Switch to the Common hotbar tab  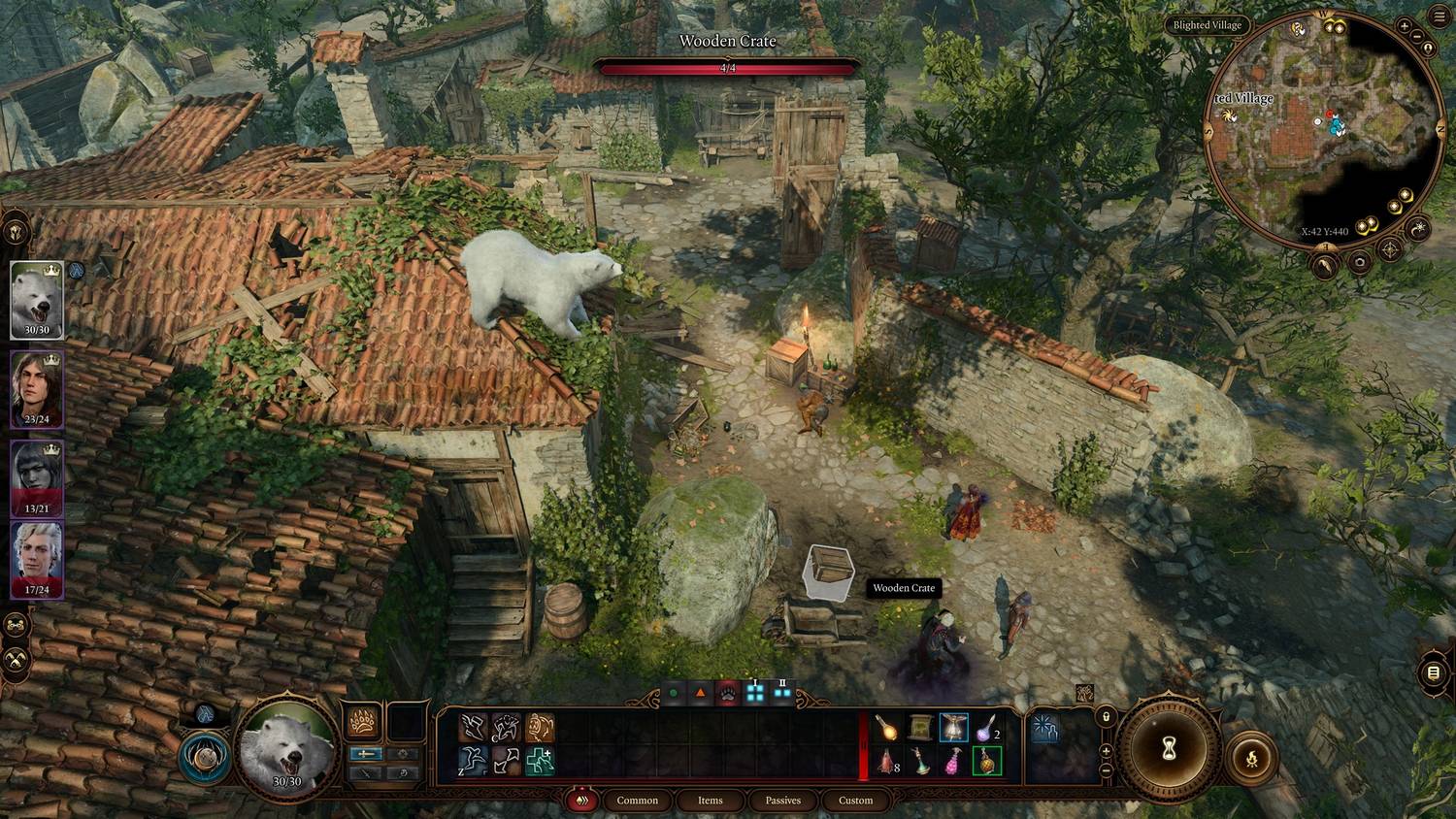[637, 801]
